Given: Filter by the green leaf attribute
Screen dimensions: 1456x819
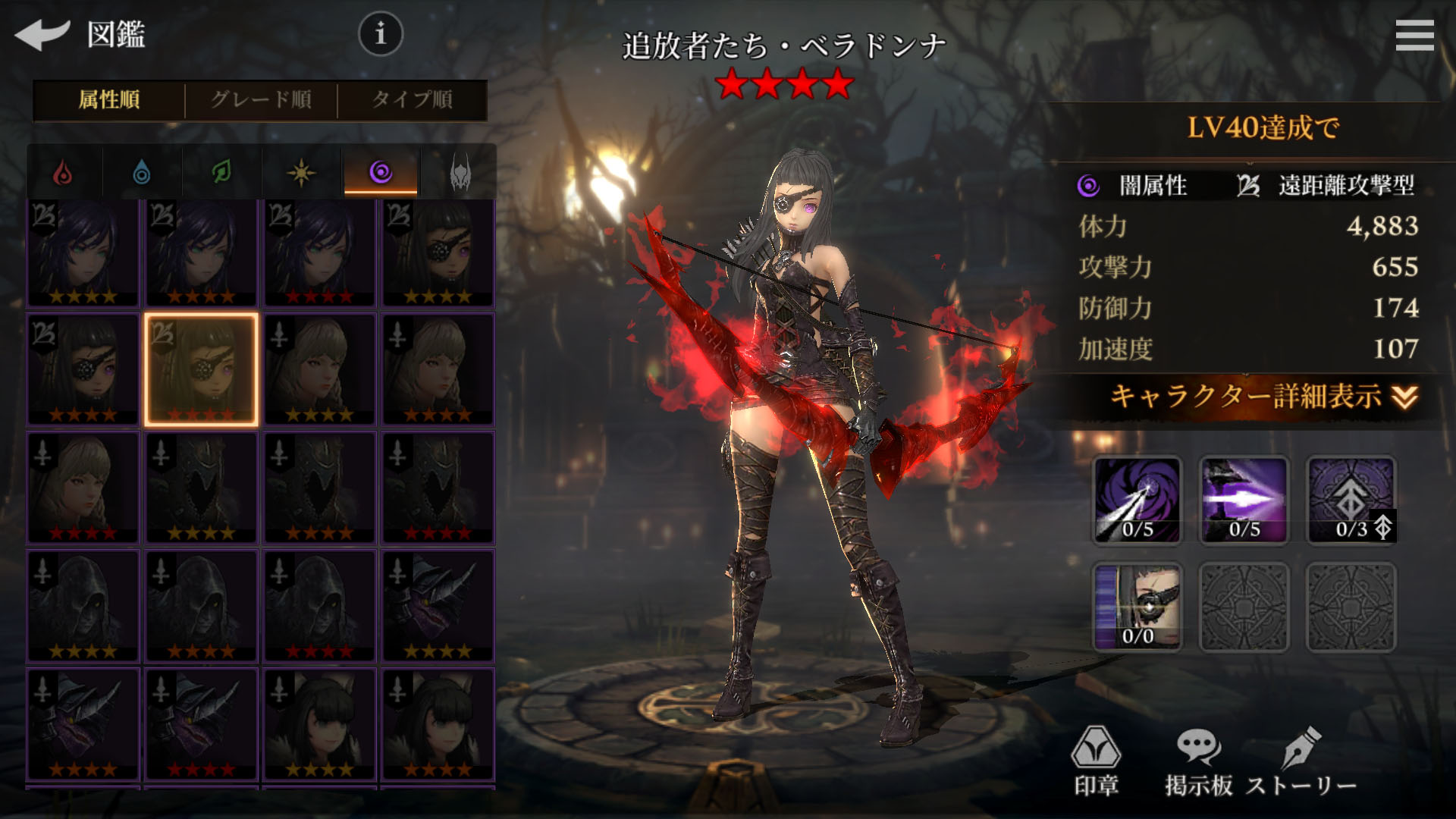Looking at the screenshot, I should click(x=221, y=174).
